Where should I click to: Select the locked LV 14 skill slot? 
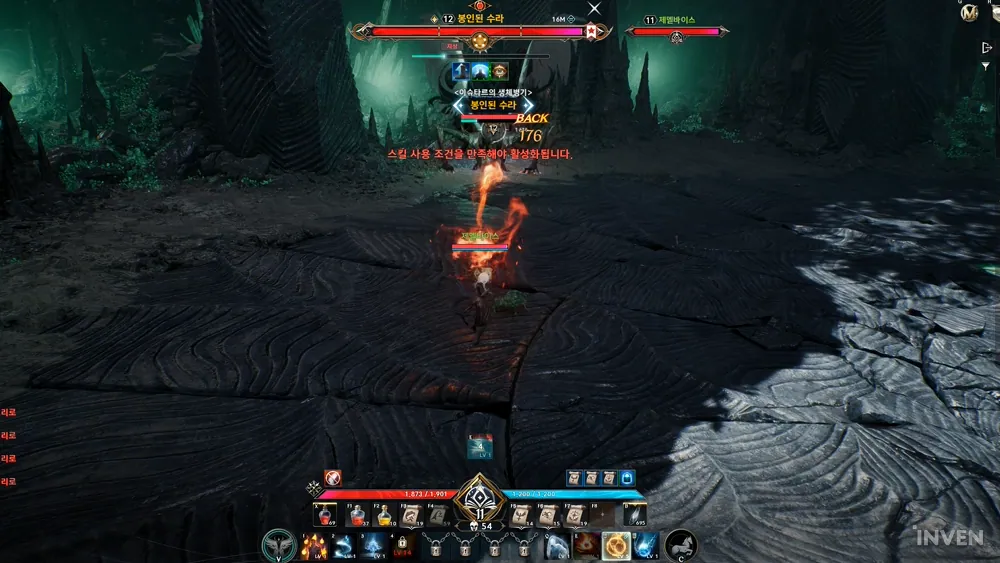pos(403,546)
